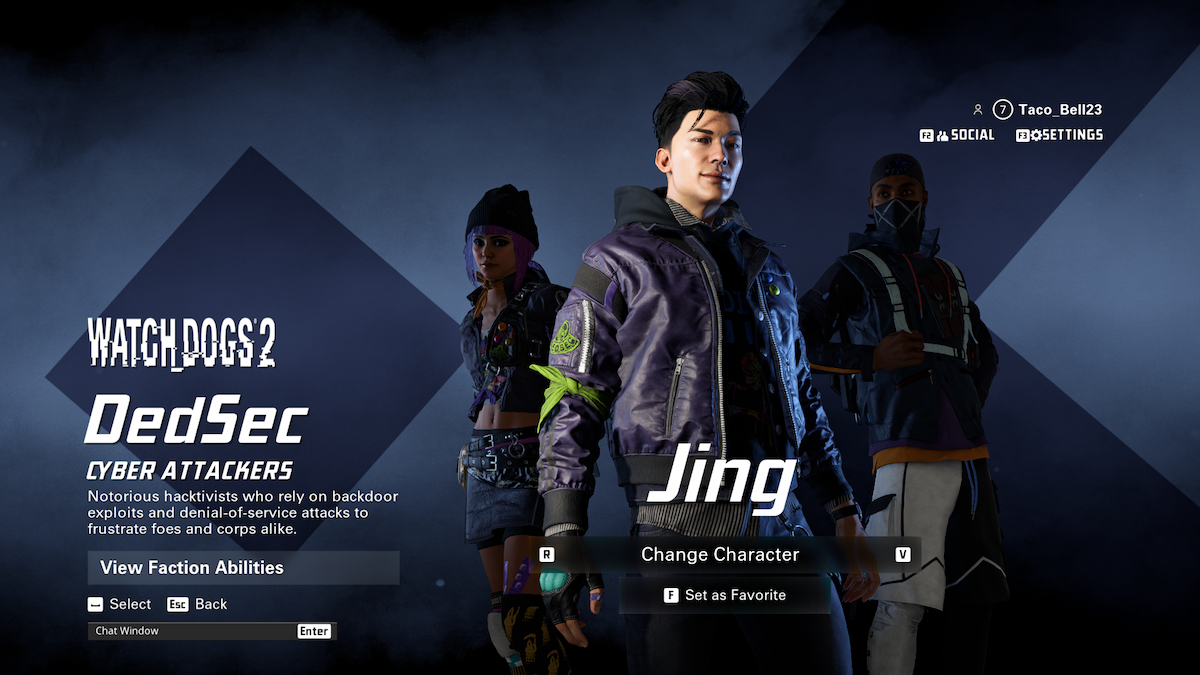The height and width of the screenshot is (675, 1200).
Task: Open Taco_Bell23 player profile
Action: pyautogui.click(x=1059, y=110)
